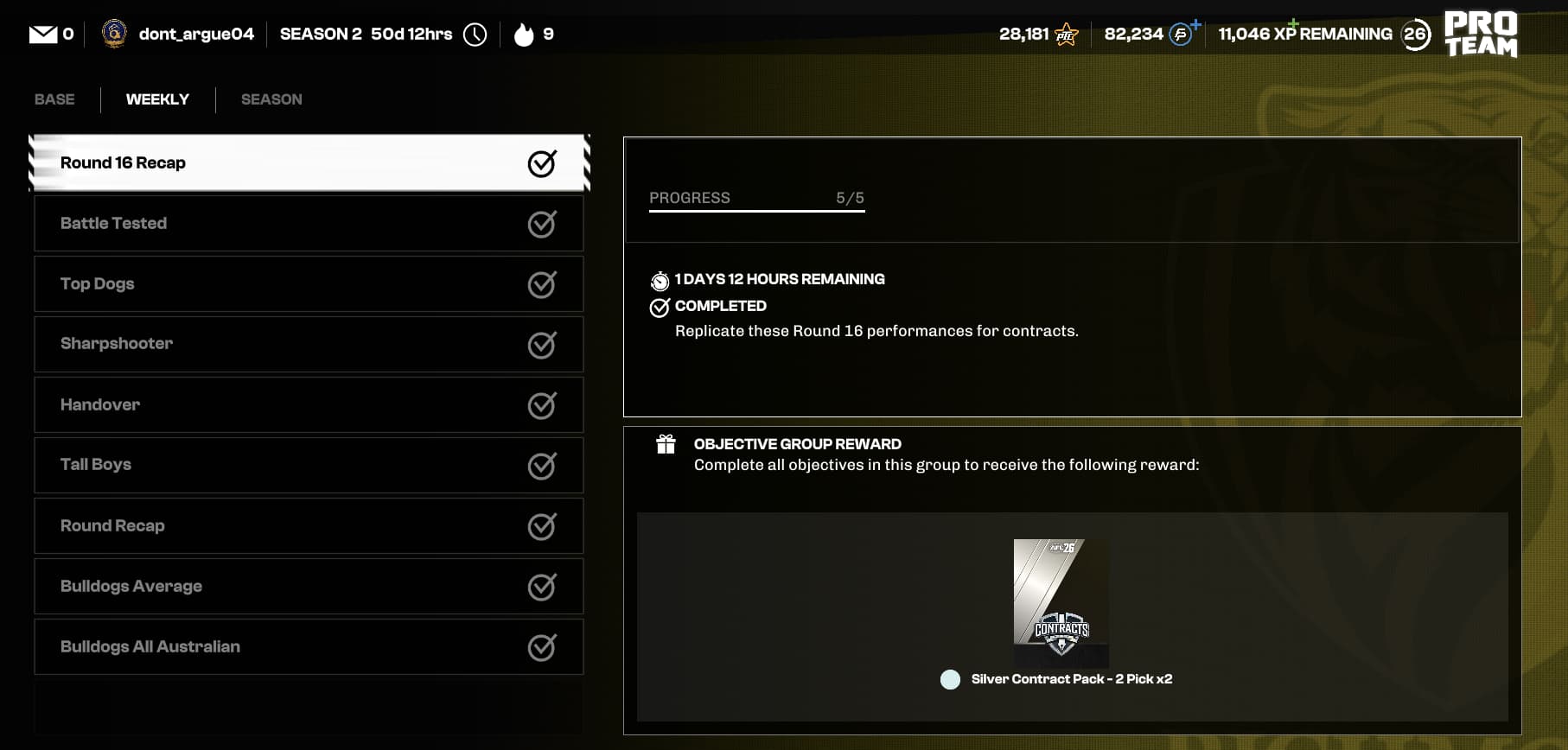
Task: Choose the Bulldogs Average objective
Action: (309, 586)
